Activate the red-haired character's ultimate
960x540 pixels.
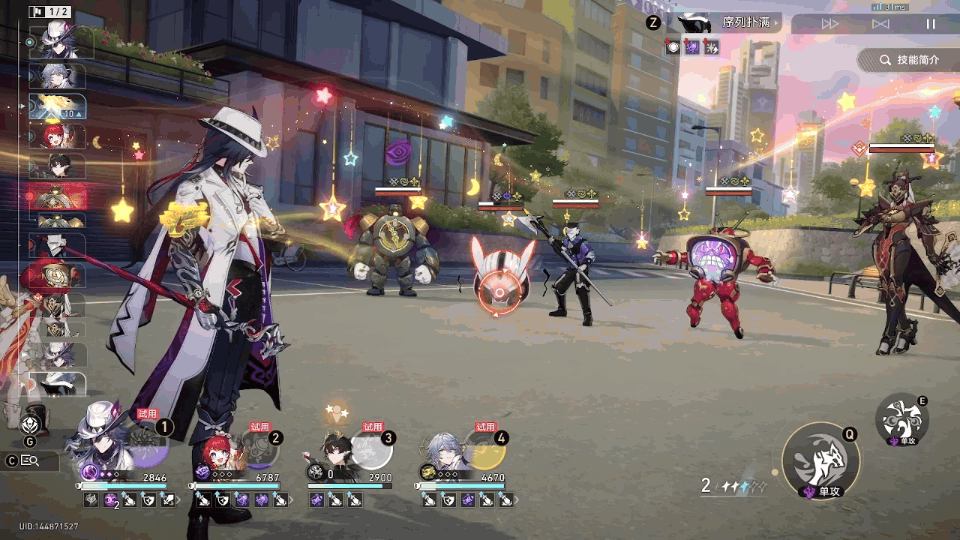click(259, 449)
